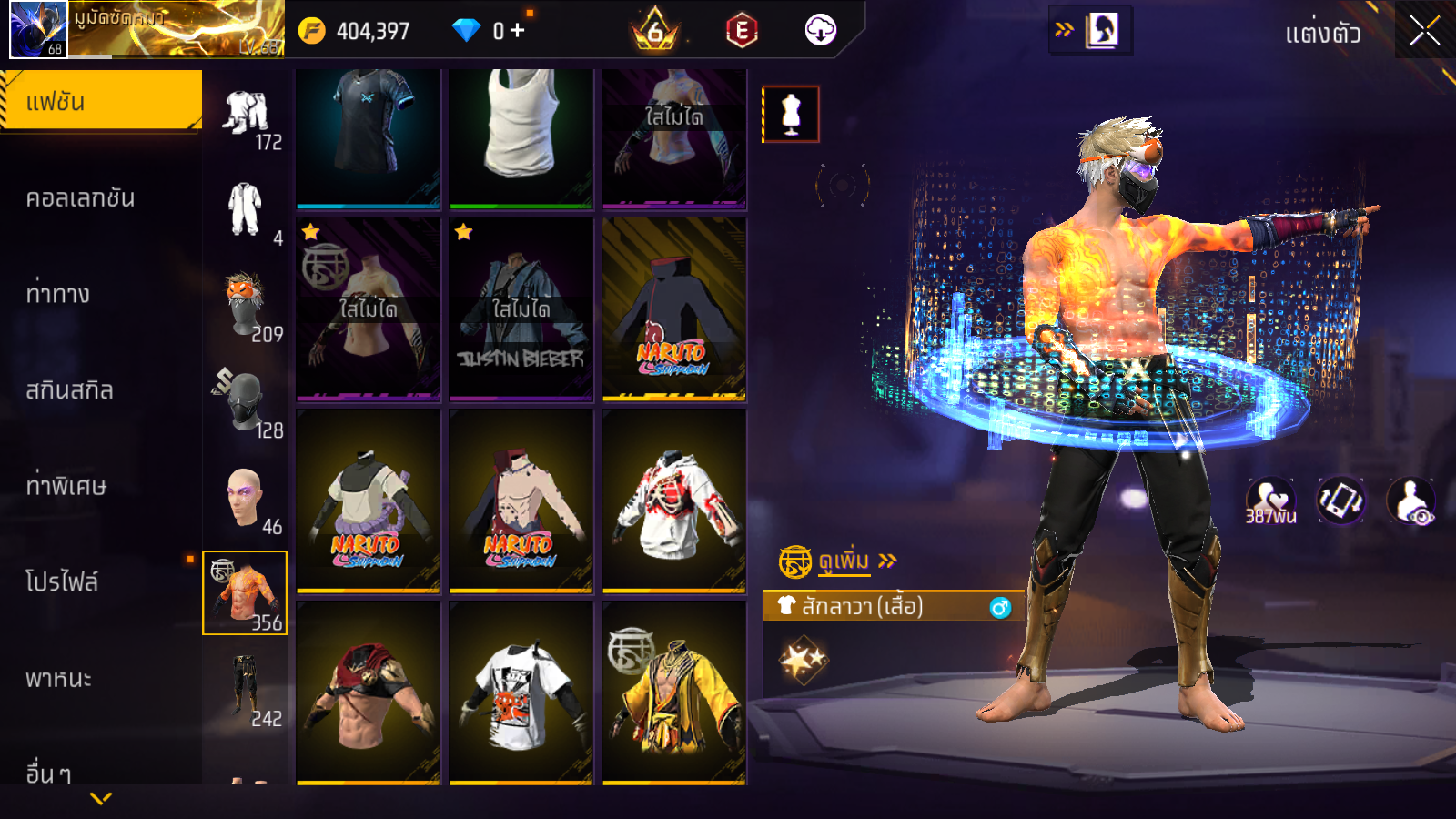Image resolution: width=1456 pixels, height=819 pixels.
Task: Click the heart likes icon showing 387พัน
Action: point(1270,500)
